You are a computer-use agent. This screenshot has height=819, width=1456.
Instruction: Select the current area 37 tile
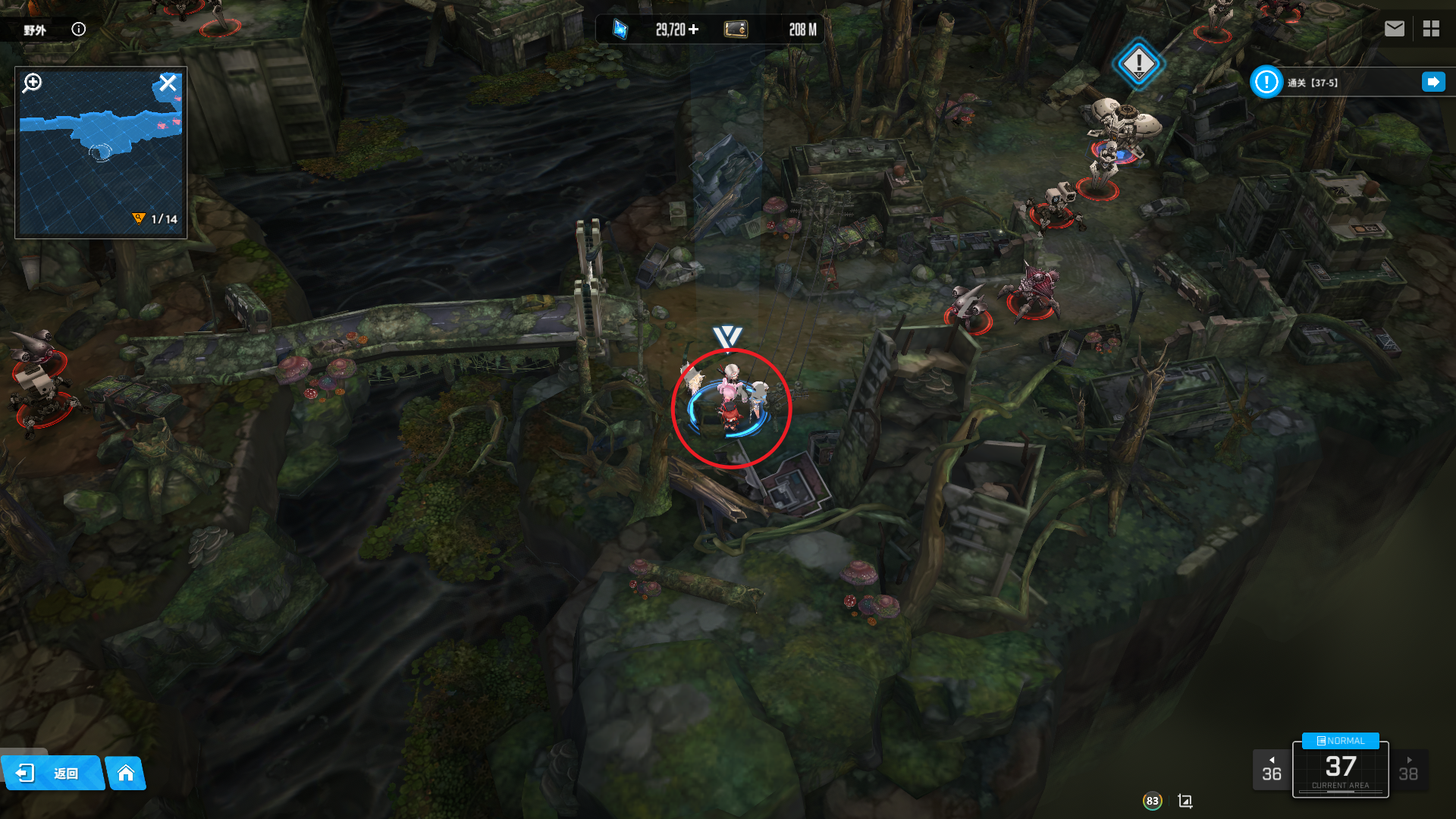1341,770
